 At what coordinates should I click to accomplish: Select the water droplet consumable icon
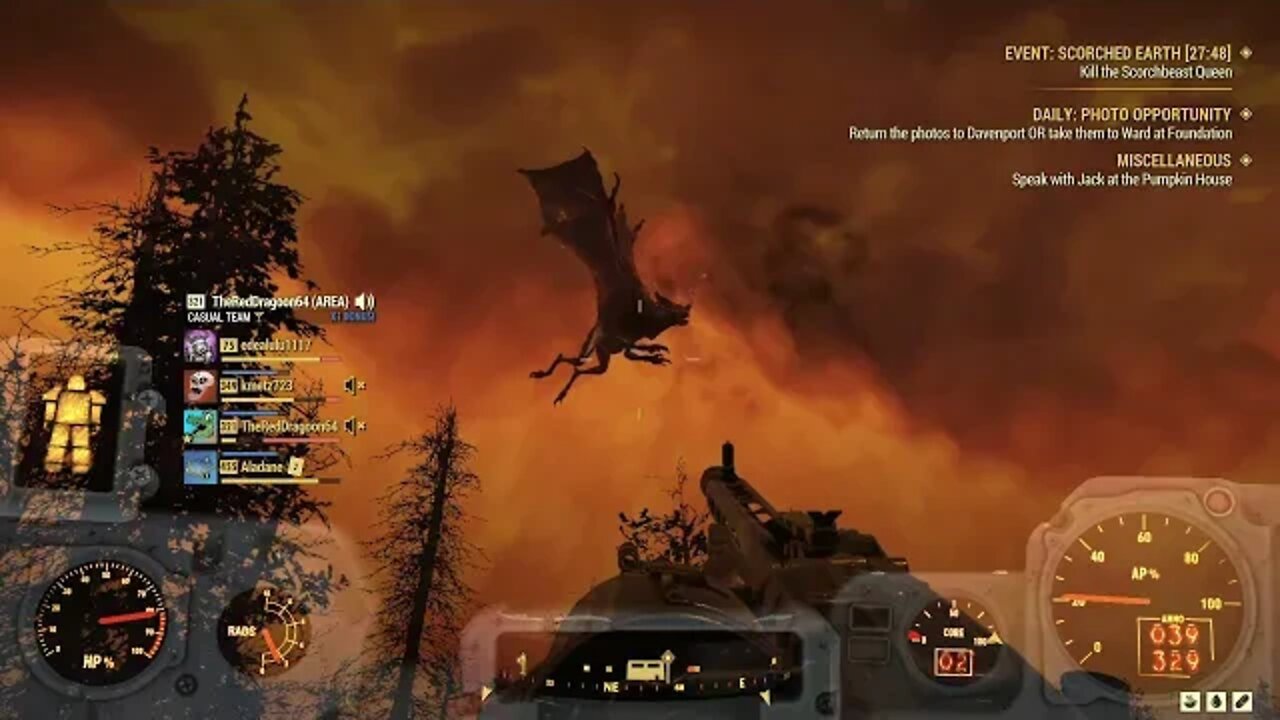click(x=1216, y=701)
